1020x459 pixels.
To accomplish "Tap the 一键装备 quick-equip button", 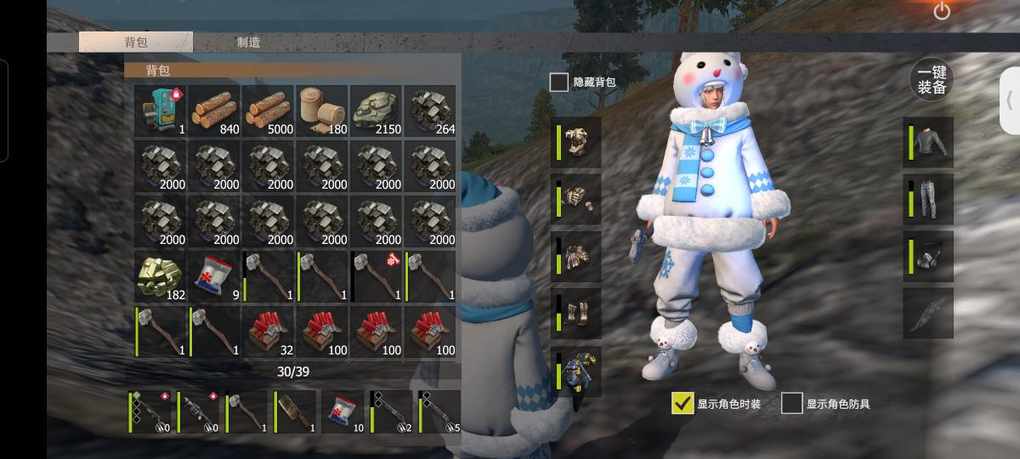I will point(932,80).
